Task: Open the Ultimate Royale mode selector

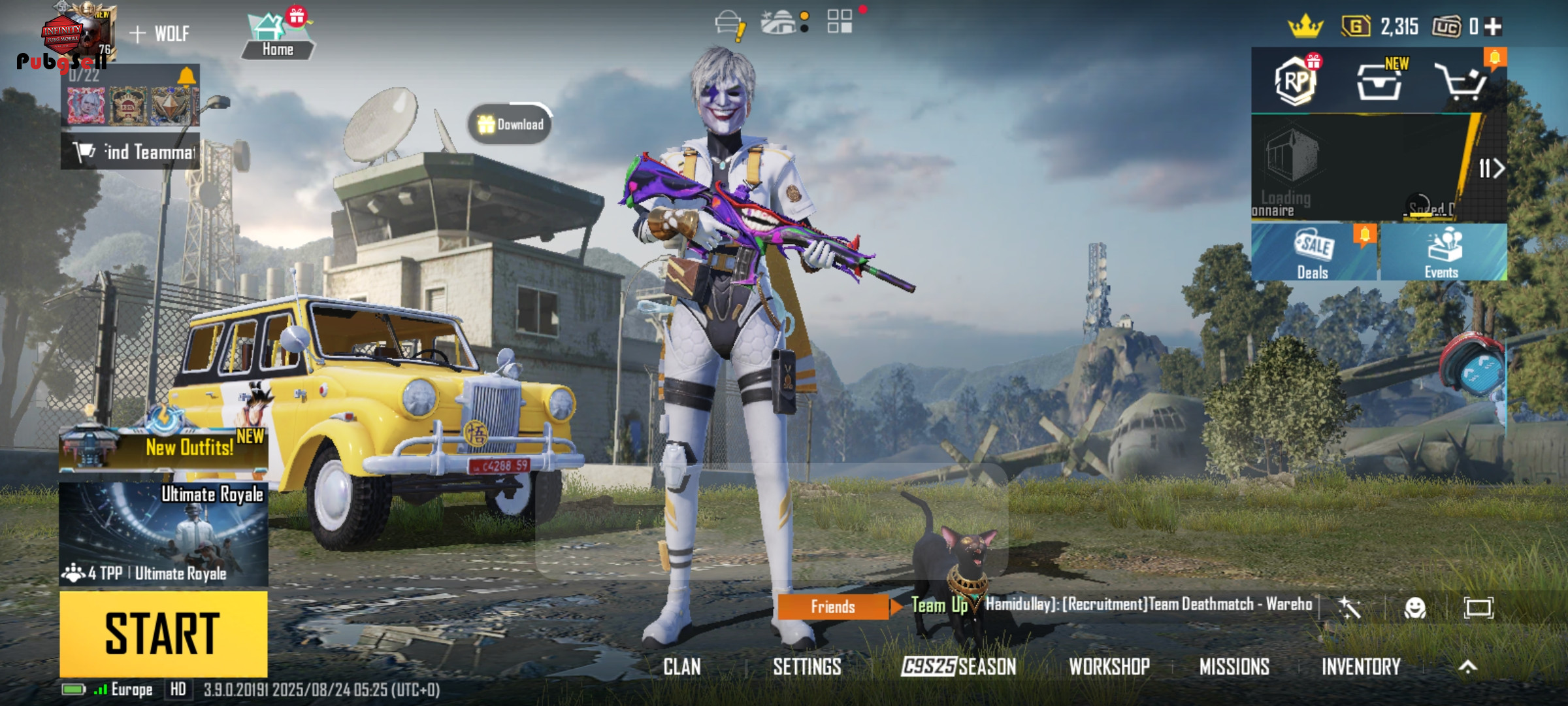Action: click(x=163, y=533)
